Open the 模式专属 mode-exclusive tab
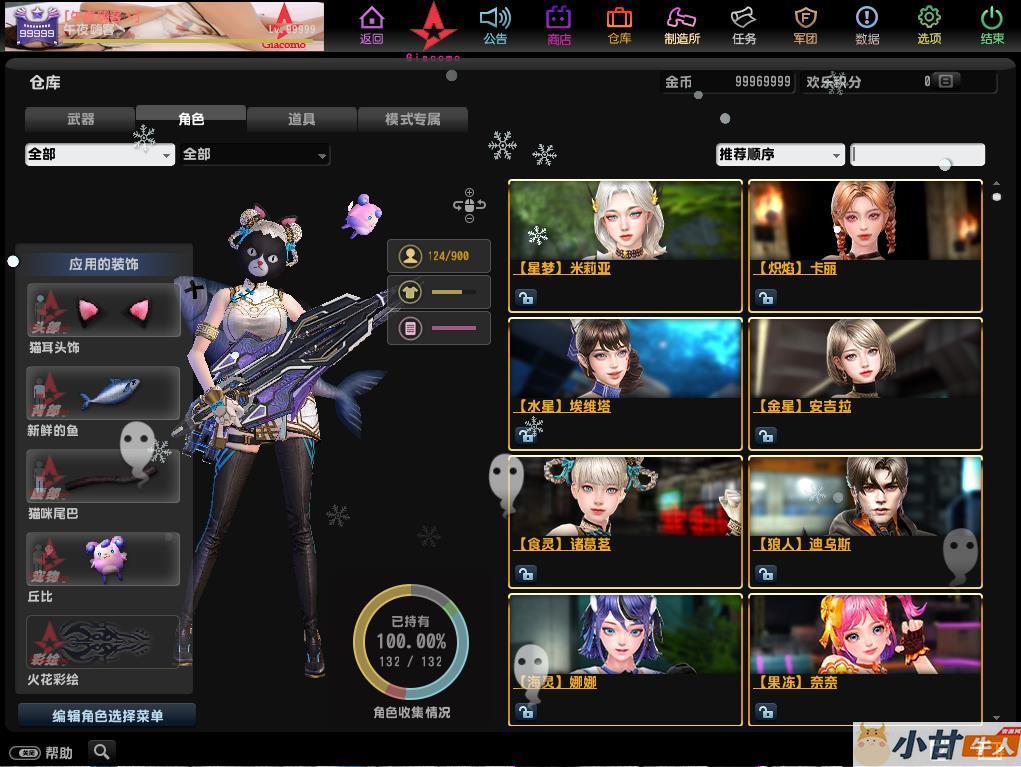The width and height of the screenshot is (1021, 767). 412,119
